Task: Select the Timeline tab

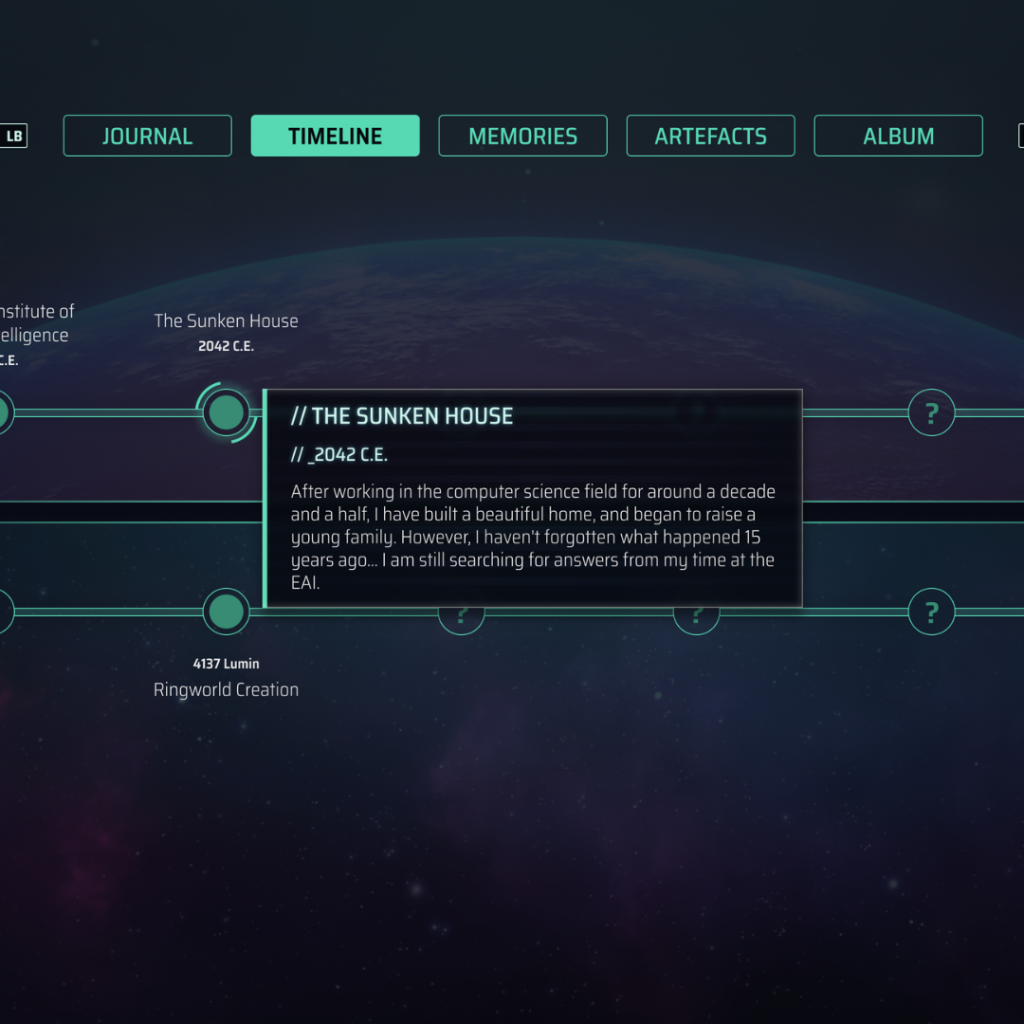Action: pos(335,136)
